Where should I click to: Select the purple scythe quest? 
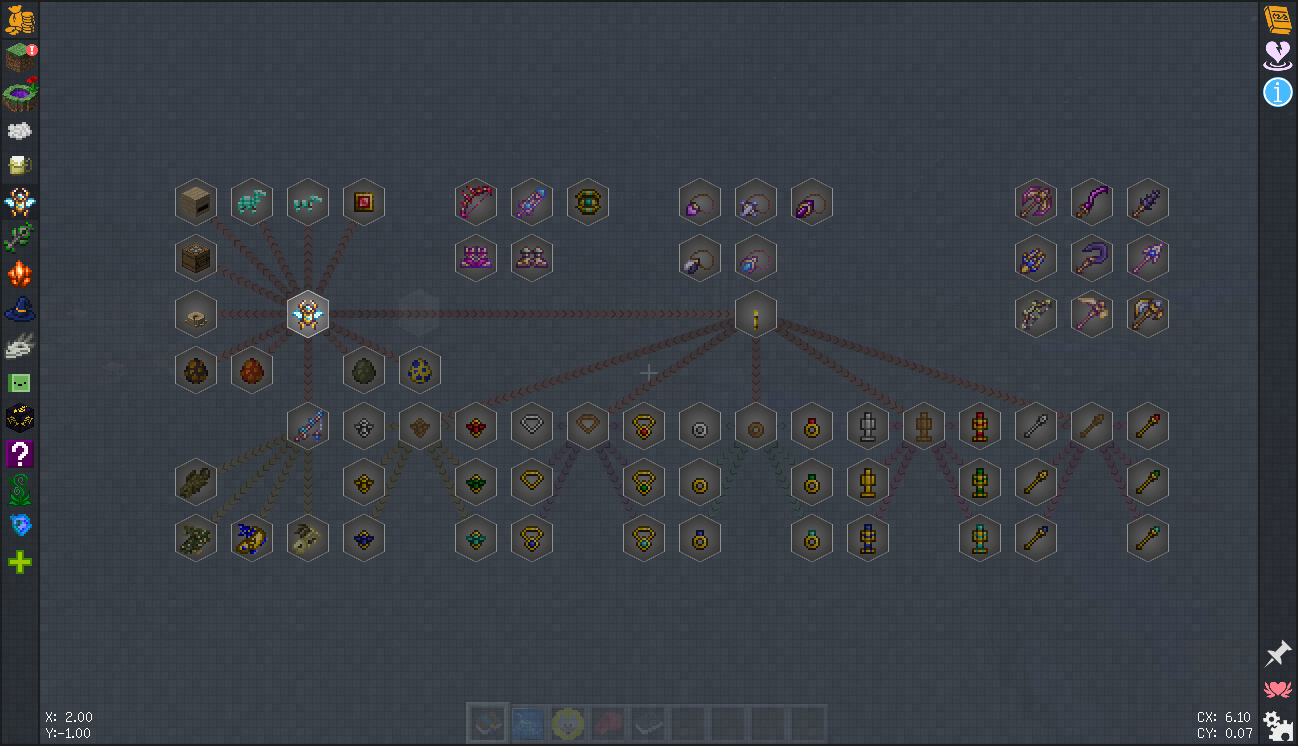[x=1092, y=258]
